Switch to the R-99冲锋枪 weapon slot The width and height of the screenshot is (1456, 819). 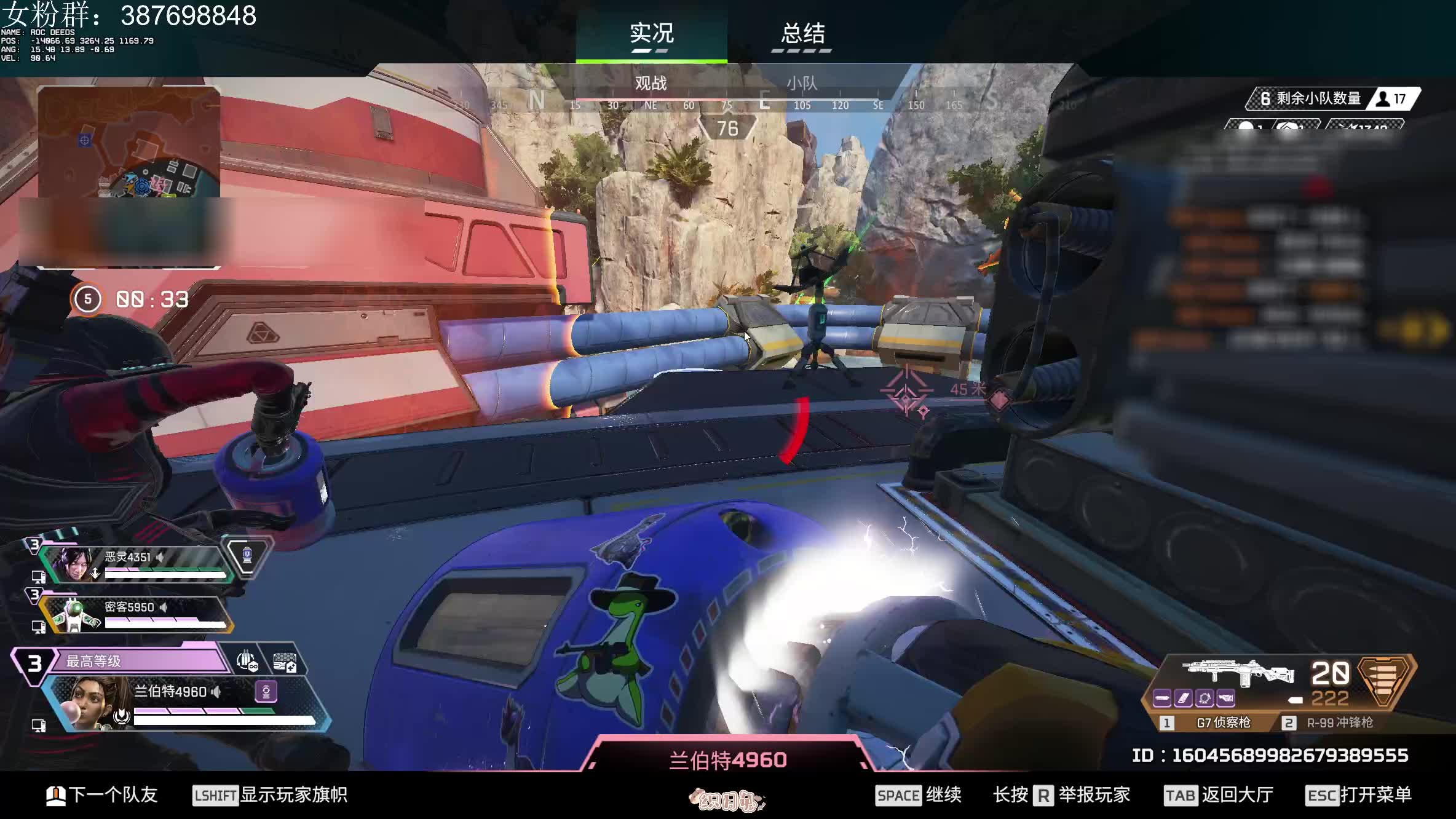(x=1331, y=723)
